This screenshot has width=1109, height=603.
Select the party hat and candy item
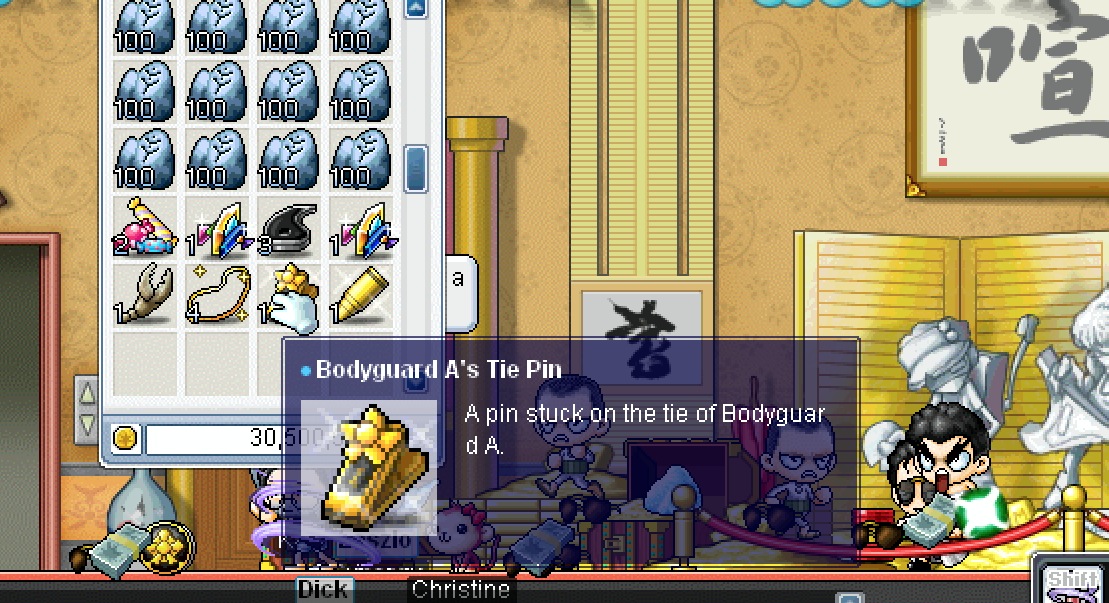tap(144, 227)
